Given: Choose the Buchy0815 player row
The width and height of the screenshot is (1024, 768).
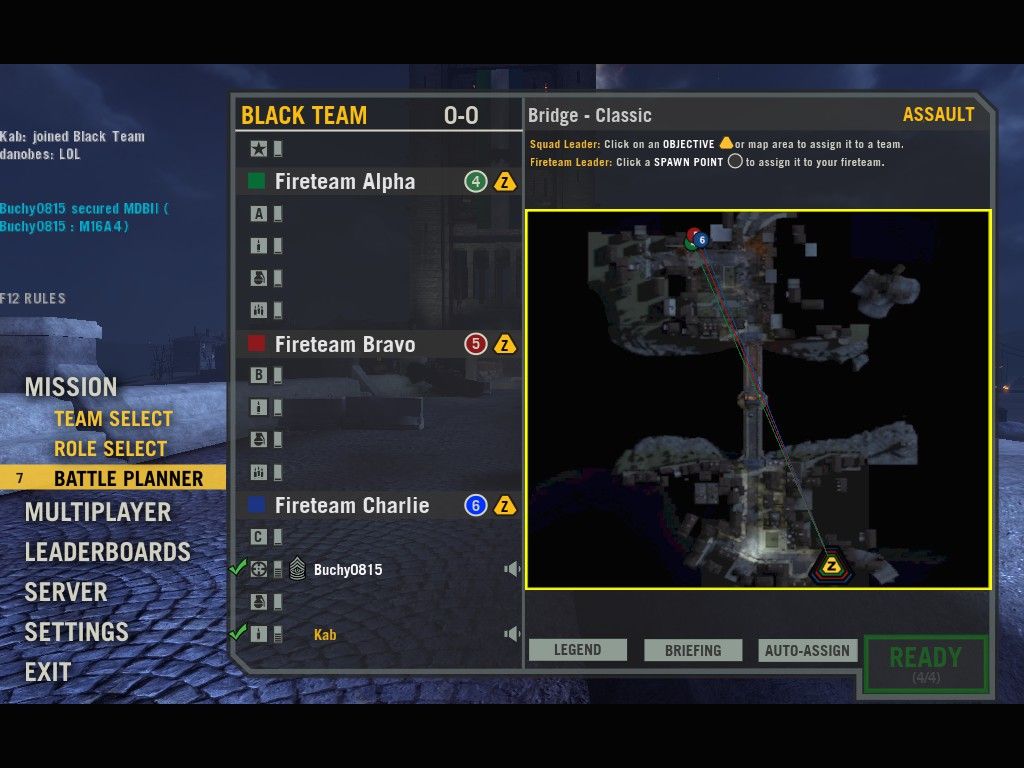Looking at the screenshot, I should click(348, 570).
